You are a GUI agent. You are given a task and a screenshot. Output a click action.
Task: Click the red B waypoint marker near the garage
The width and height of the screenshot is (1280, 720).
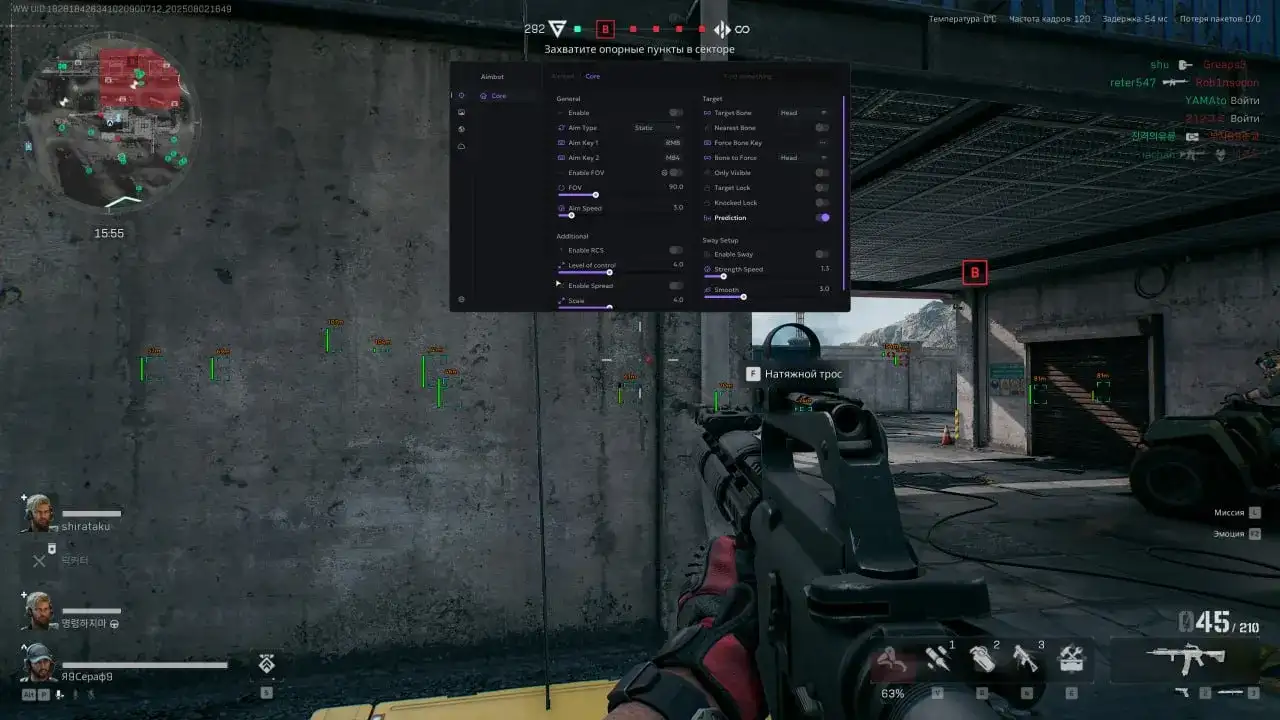(x=974, y=272)
